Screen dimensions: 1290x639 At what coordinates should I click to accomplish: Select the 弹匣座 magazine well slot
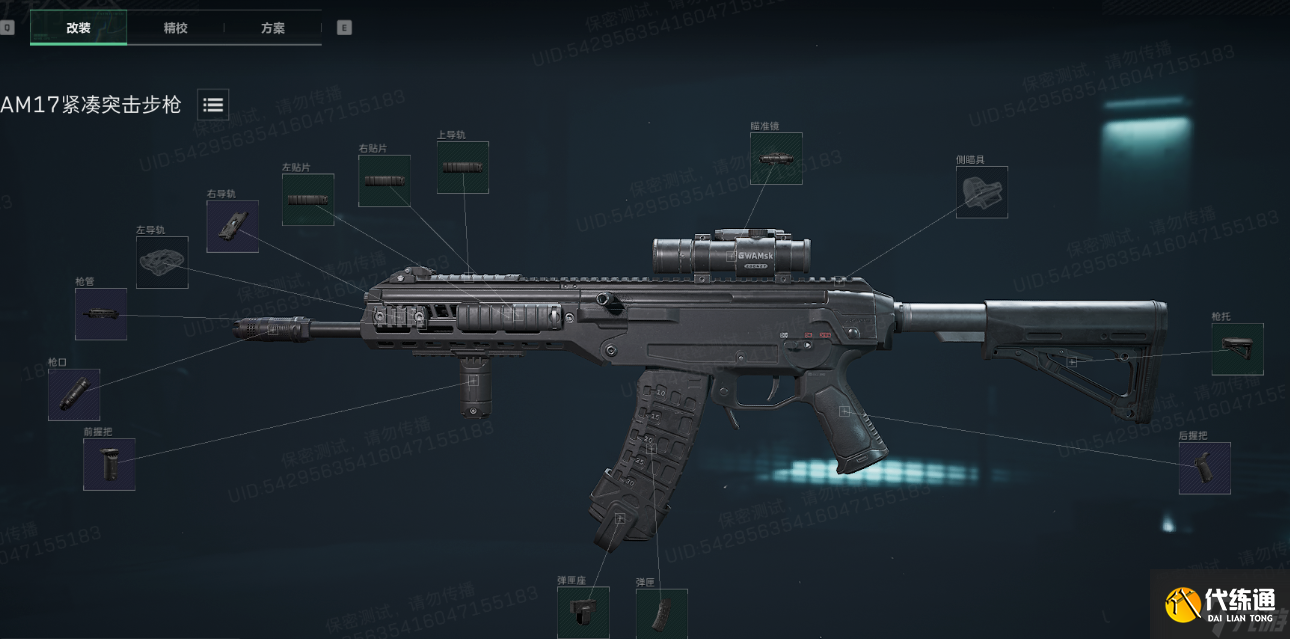(583, 611)
